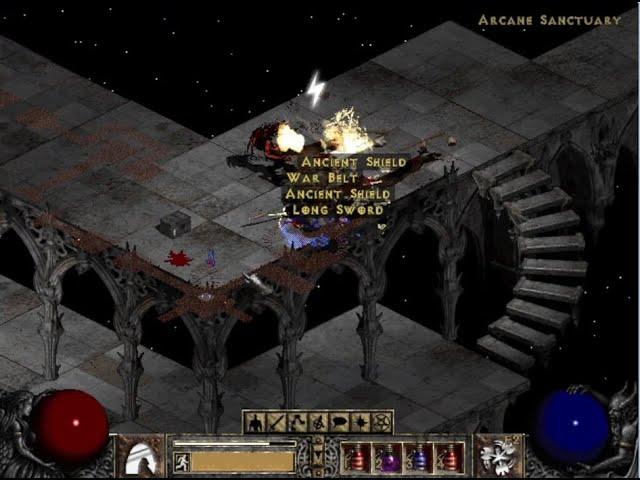640x480 pixels.
Task: Click the sword icon in the mini panel
Action: (x=276, y=422)
